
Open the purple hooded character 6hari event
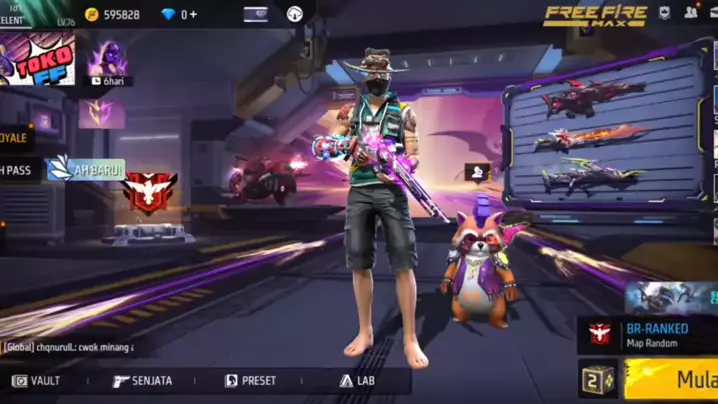click(106, 62)
